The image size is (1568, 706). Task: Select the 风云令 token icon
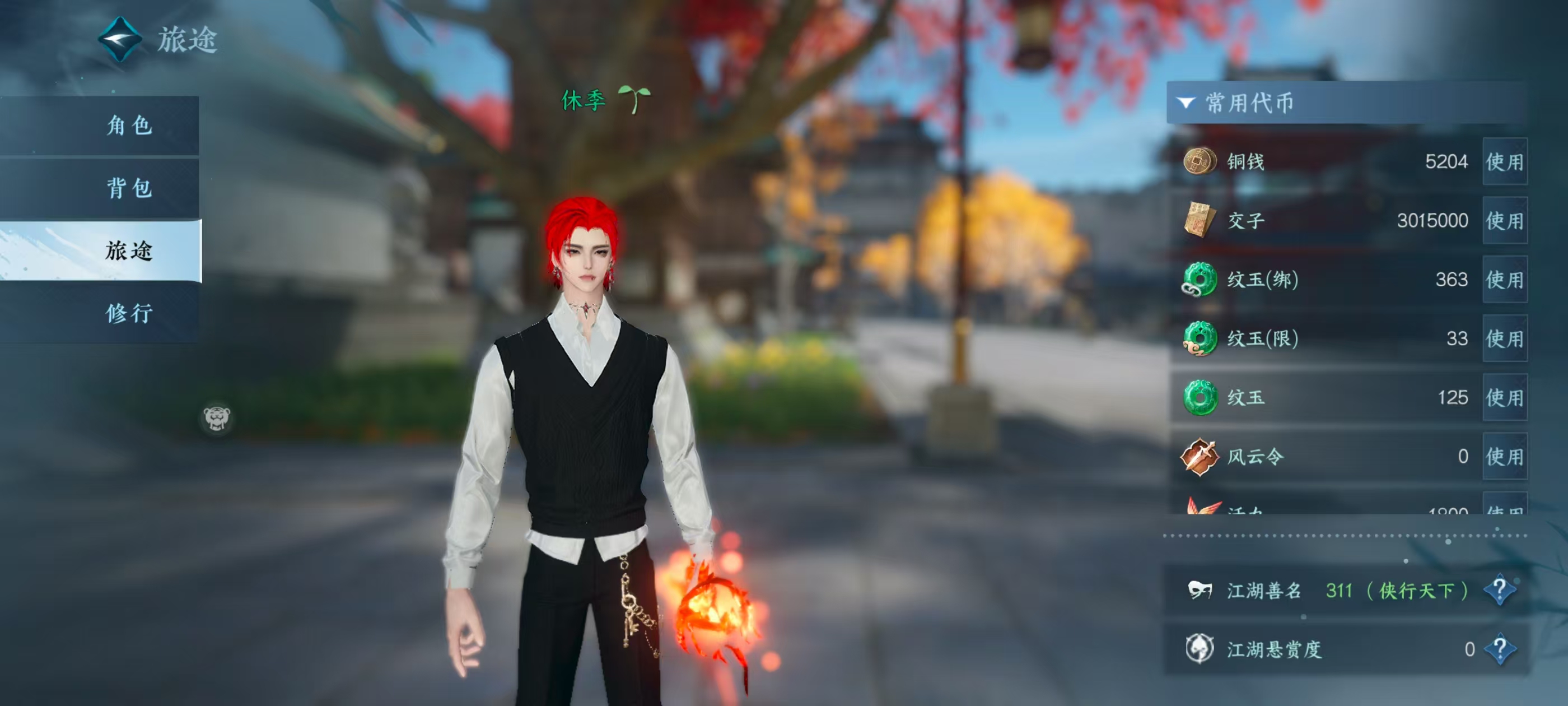tap(1199, 456)
